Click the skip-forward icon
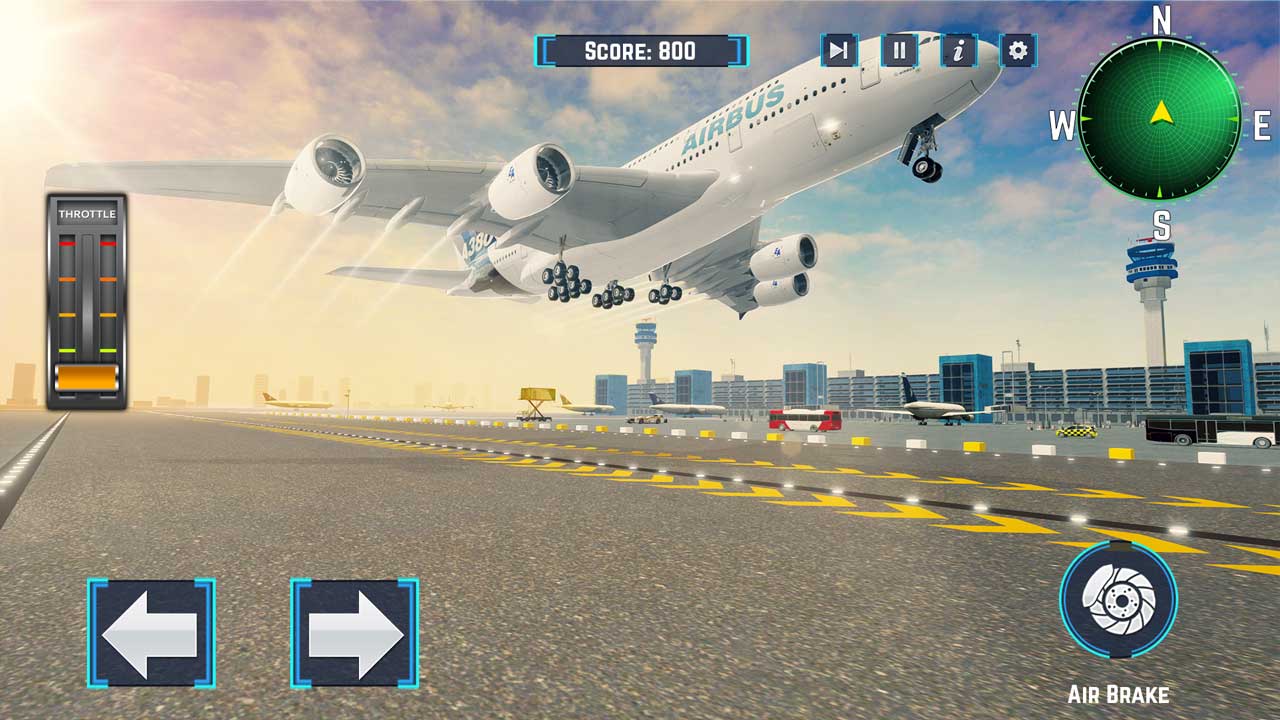 839,50
